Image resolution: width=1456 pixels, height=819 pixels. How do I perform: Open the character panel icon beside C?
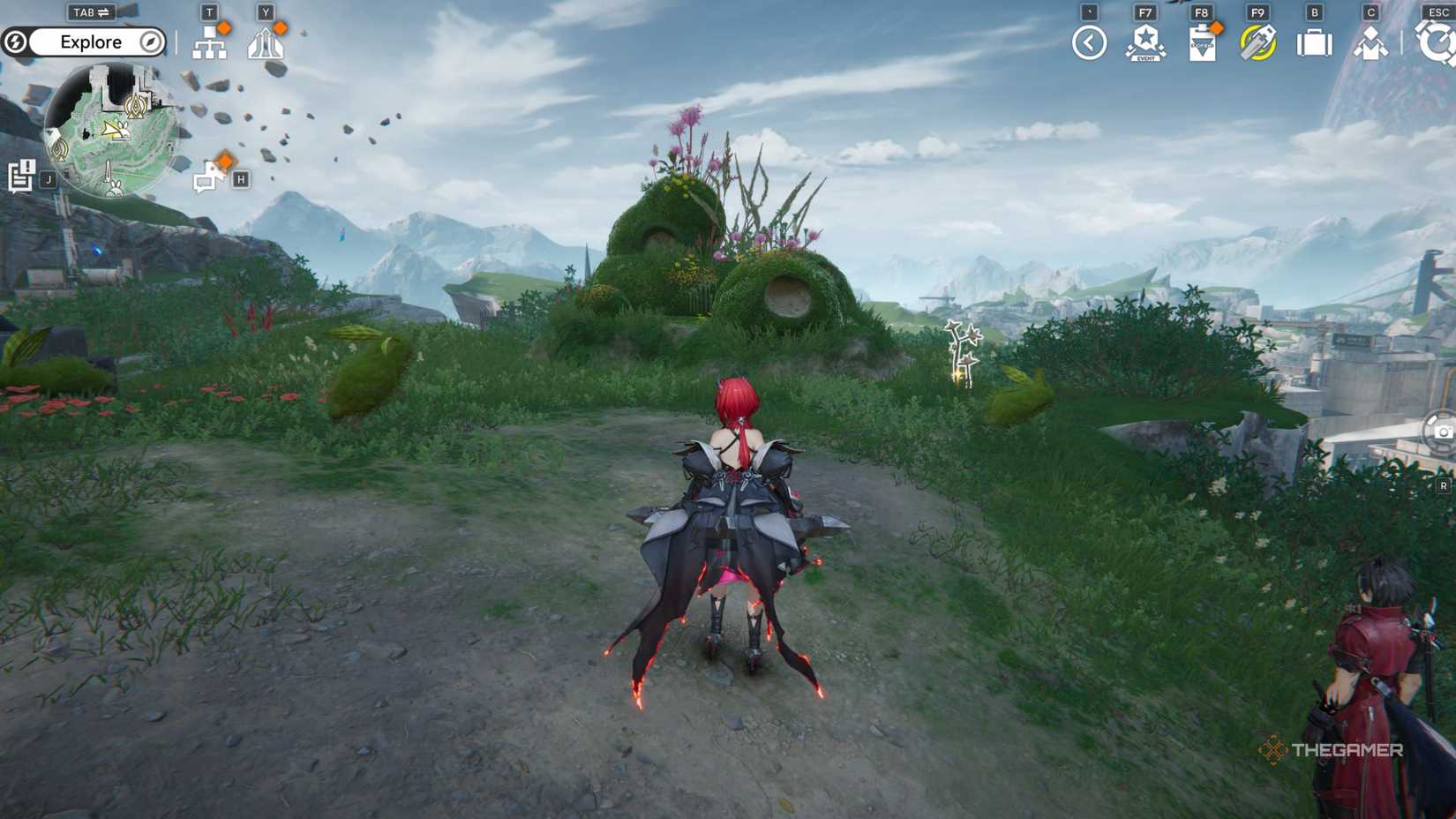(1372, 44)
